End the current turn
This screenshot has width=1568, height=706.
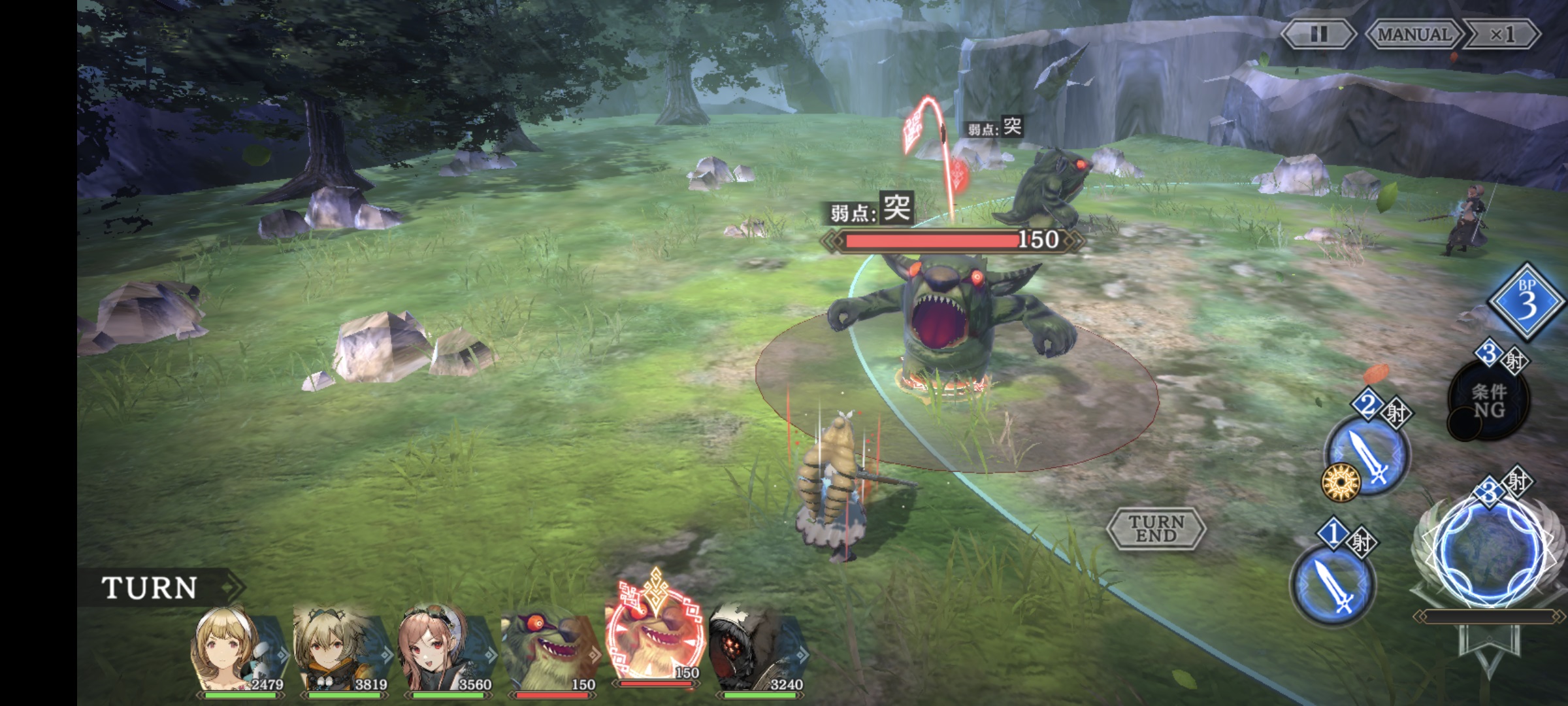tap(1156, 528)
